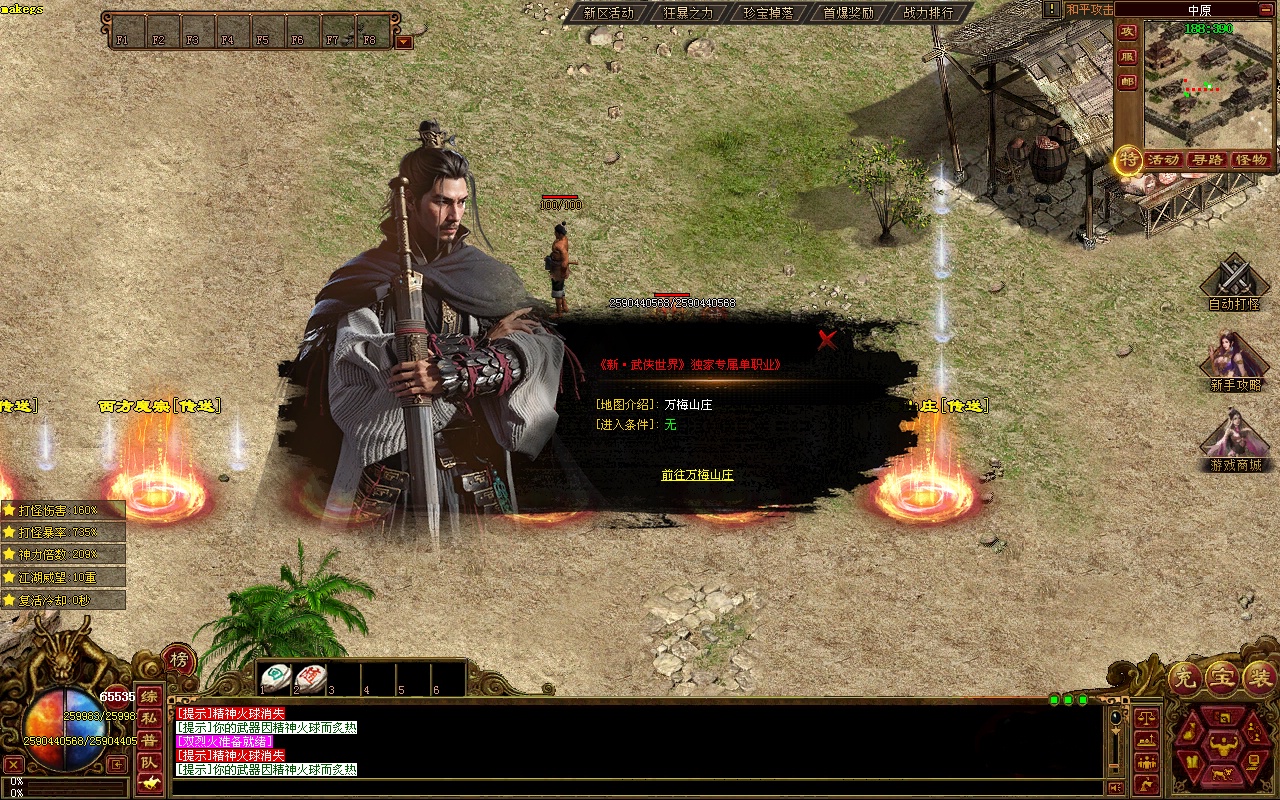Screen dimensions: 1280x800
Task: Activate the 寻路 pathfinding button
Action: 1207,160
